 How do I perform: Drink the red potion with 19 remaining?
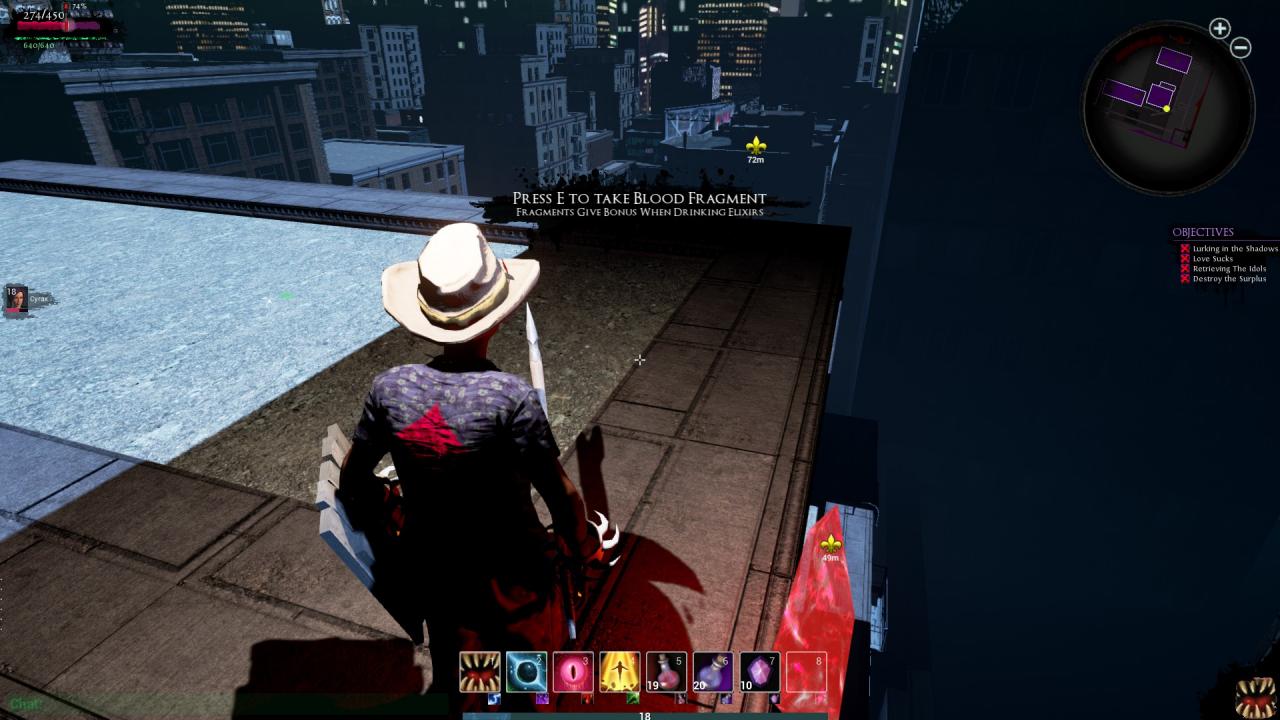[666, 672]
